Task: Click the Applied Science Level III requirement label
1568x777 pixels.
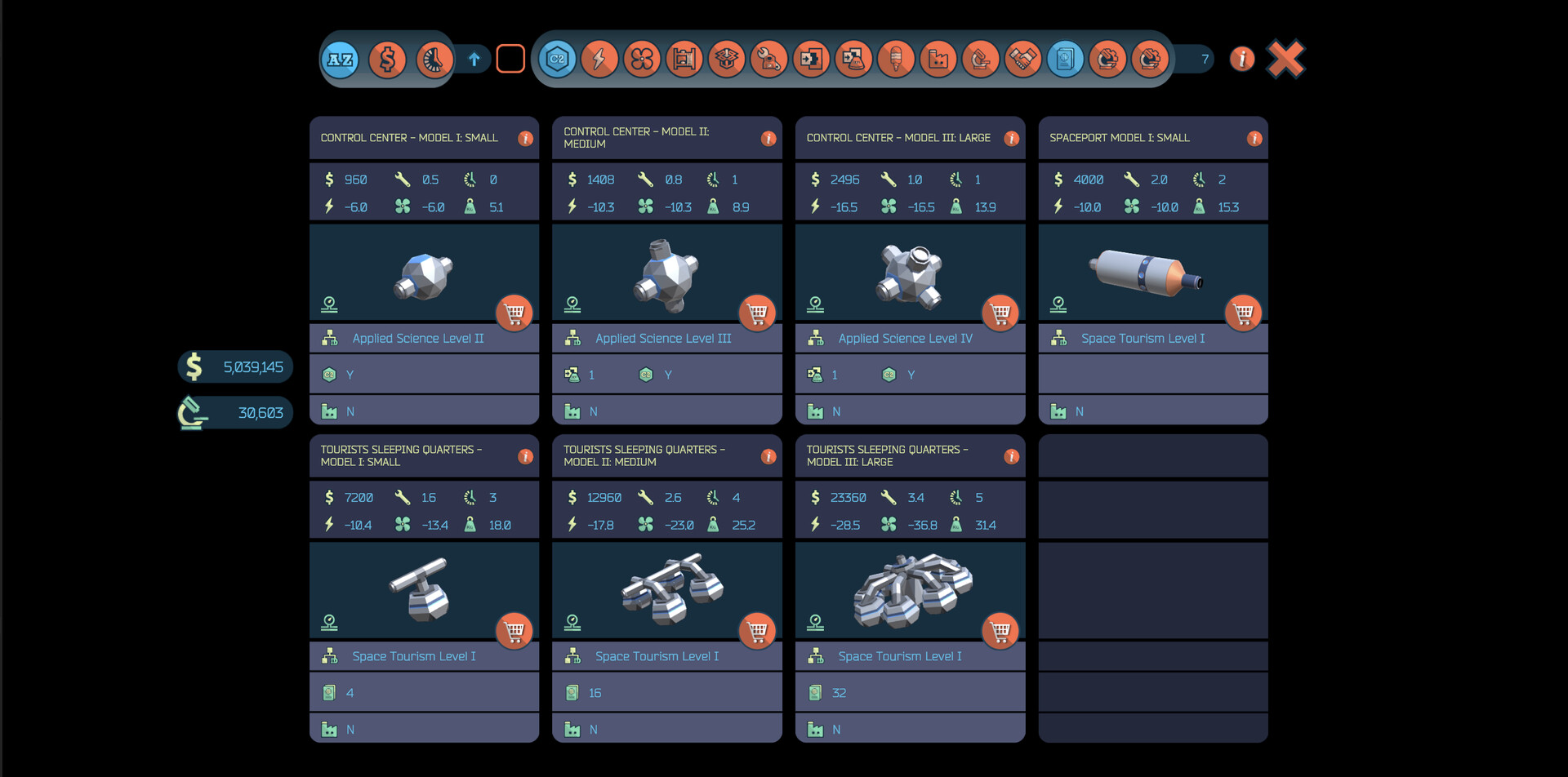Action: pyautogui.click(x=663, y=338)
